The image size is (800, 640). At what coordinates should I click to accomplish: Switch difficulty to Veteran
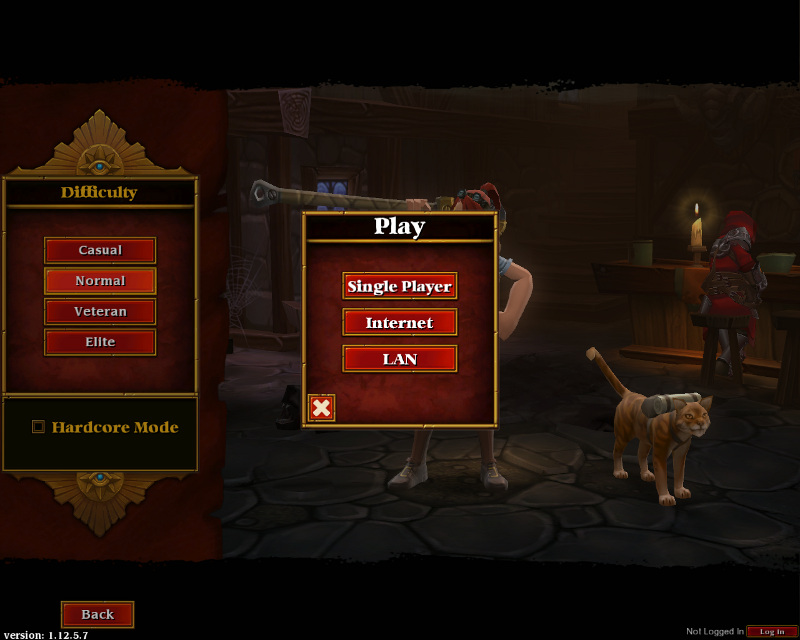click(100, 311)
